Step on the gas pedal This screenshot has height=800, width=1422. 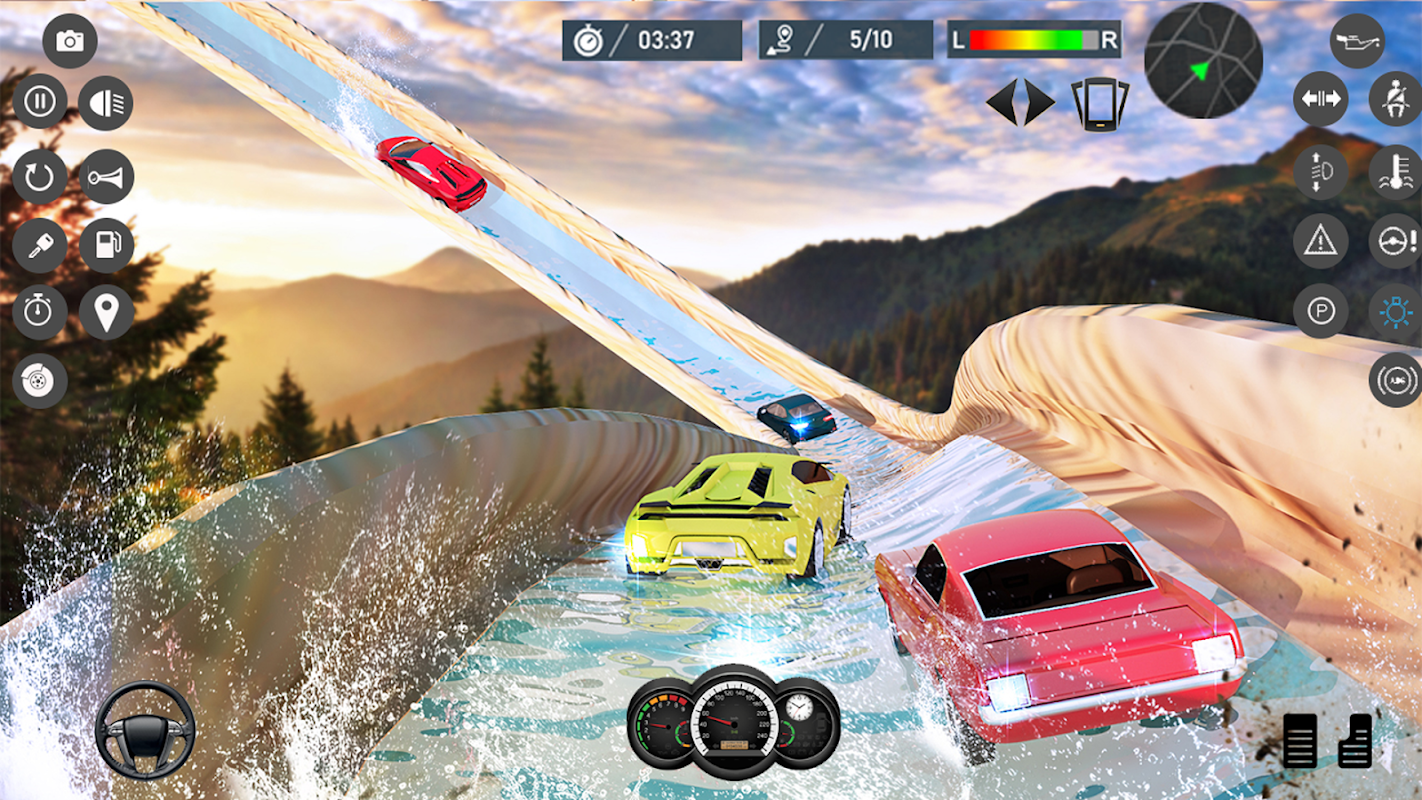(x=1356, y=740)
